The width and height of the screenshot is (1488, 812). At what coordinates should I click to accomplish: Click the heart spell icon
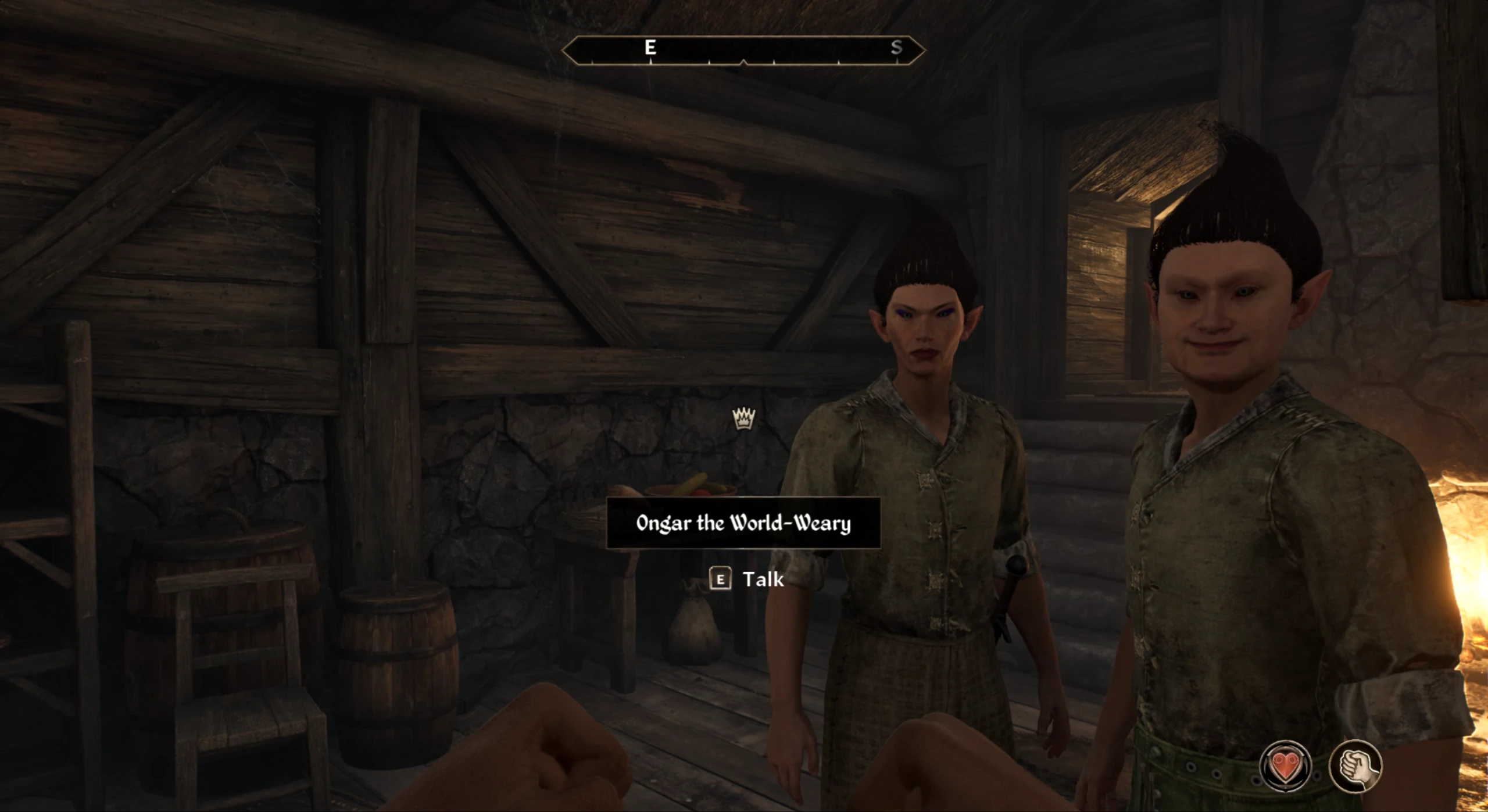(1285, 766)
